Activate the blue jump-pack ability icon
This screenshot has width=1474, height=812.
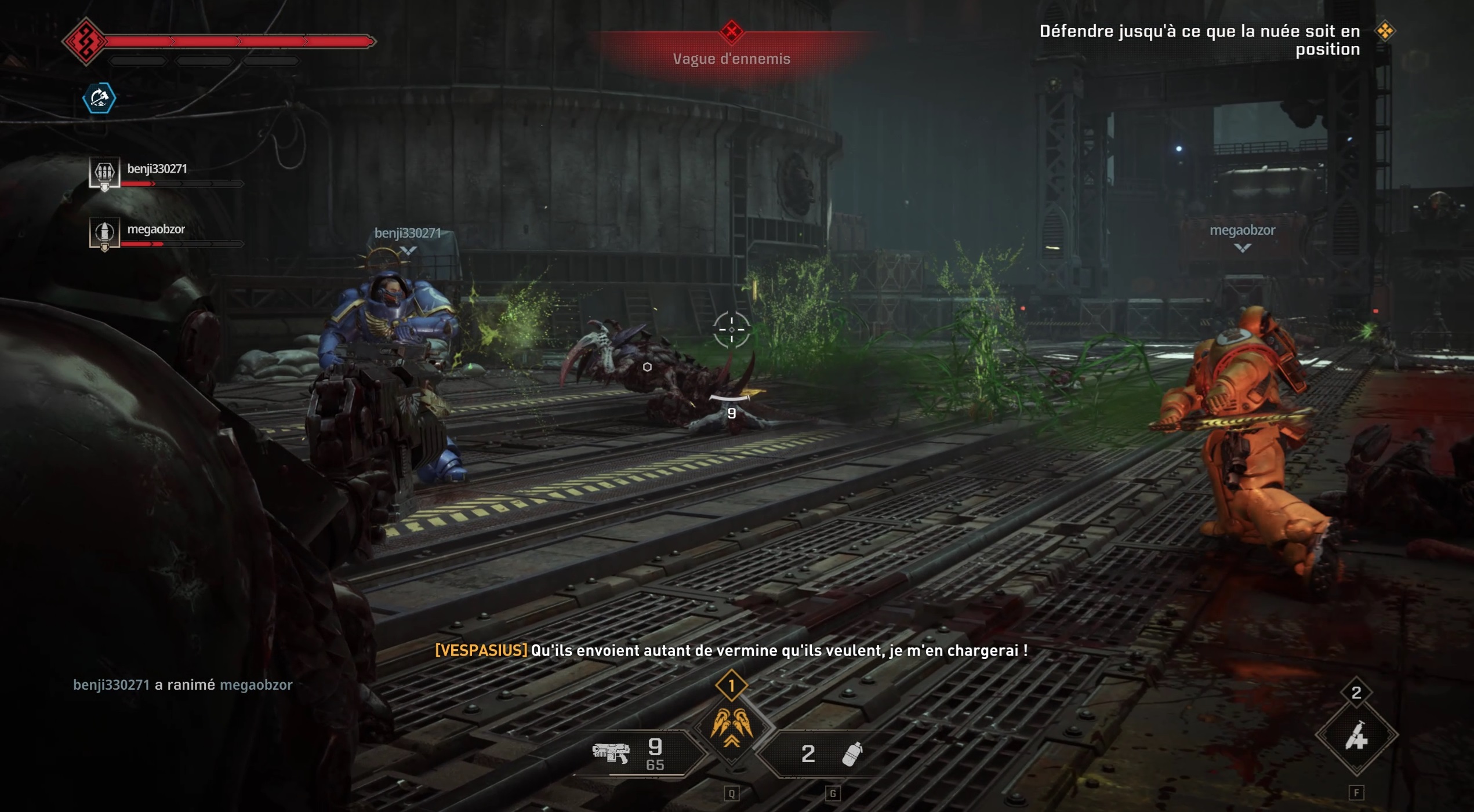click(x=99, y=99)
